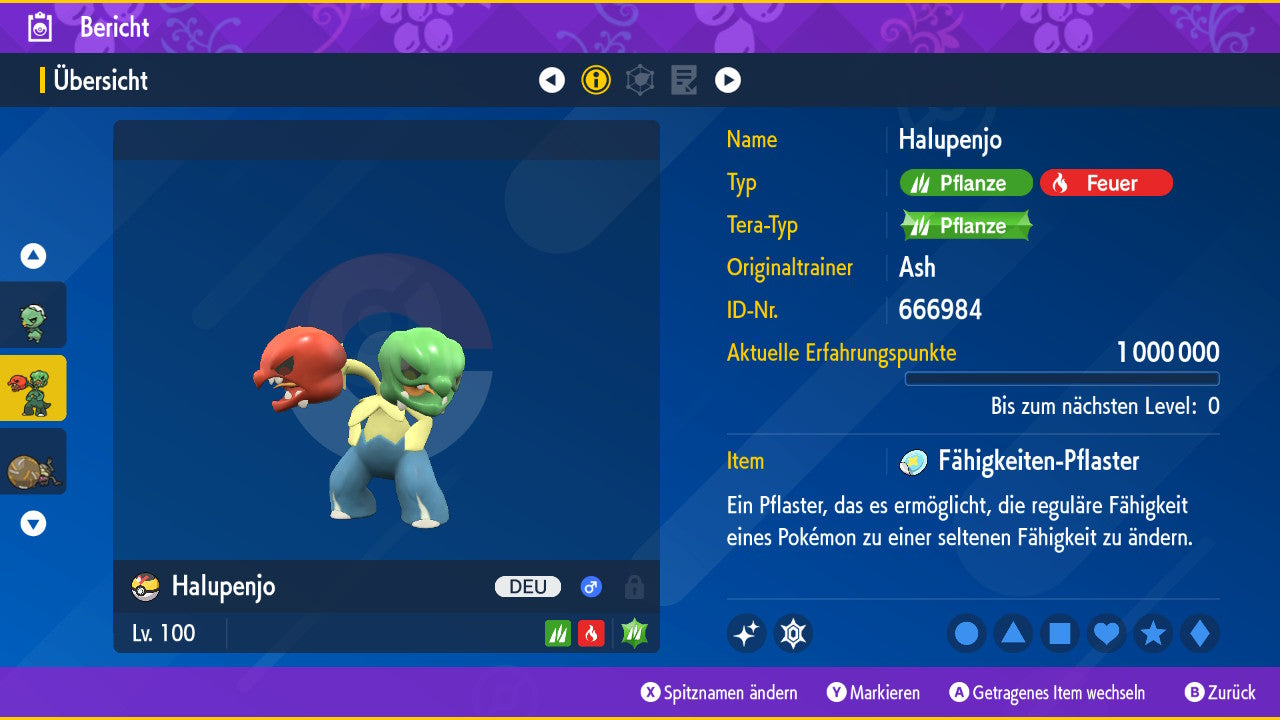The width and height of the screenshot is (1280, 720).
Task: Go to the previous summary page arrow
Action: click(x=552, y=80)
